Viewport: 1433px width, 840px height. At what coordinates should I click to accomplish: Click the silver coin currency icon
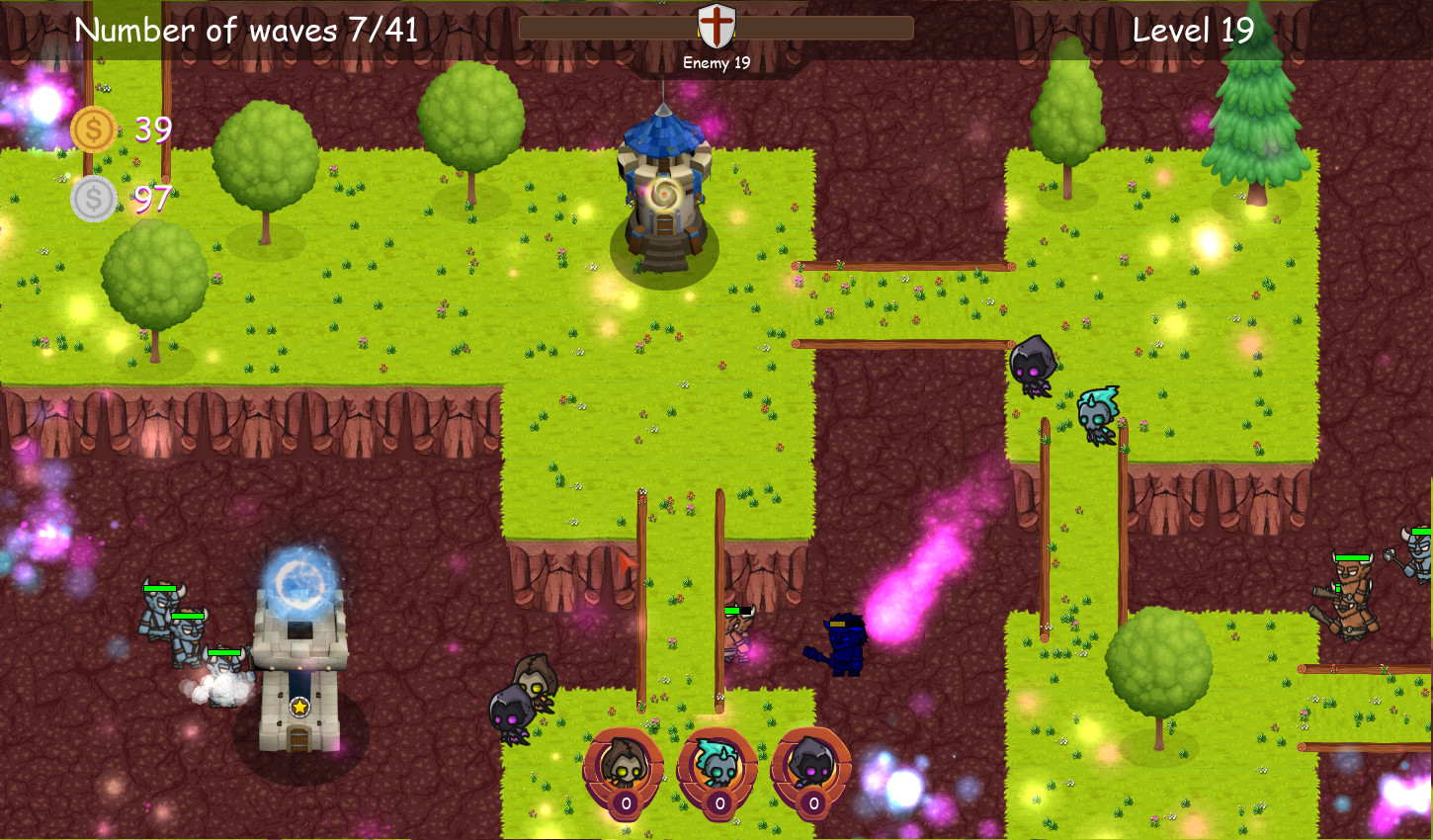[x=94, y=198]
